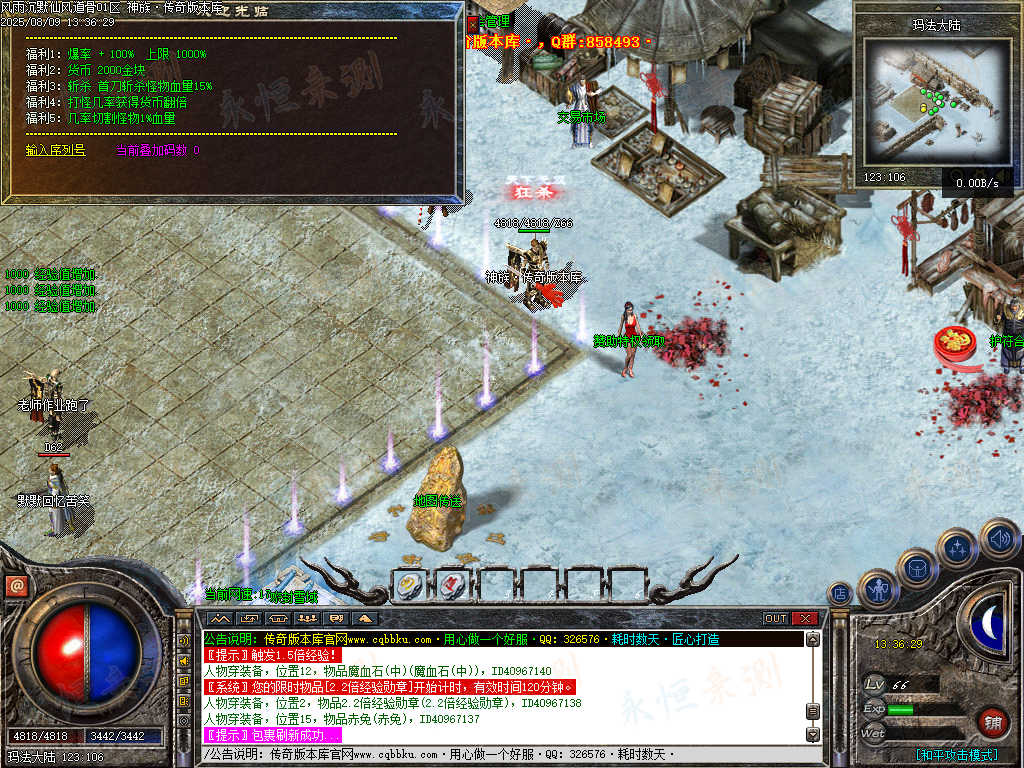Click the @ mail icon

15,586
